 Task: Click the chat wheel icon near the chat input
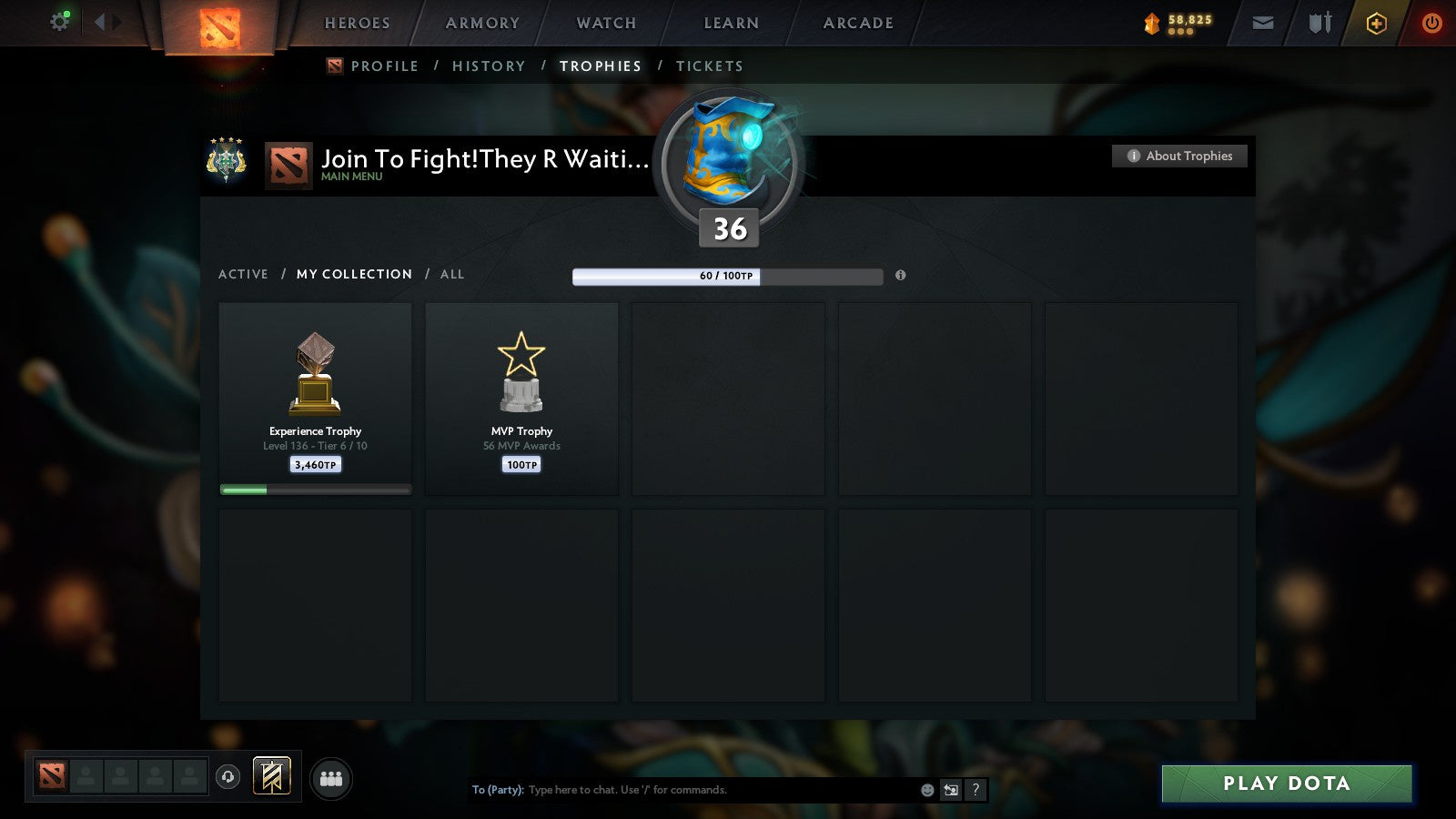(952, 790)
